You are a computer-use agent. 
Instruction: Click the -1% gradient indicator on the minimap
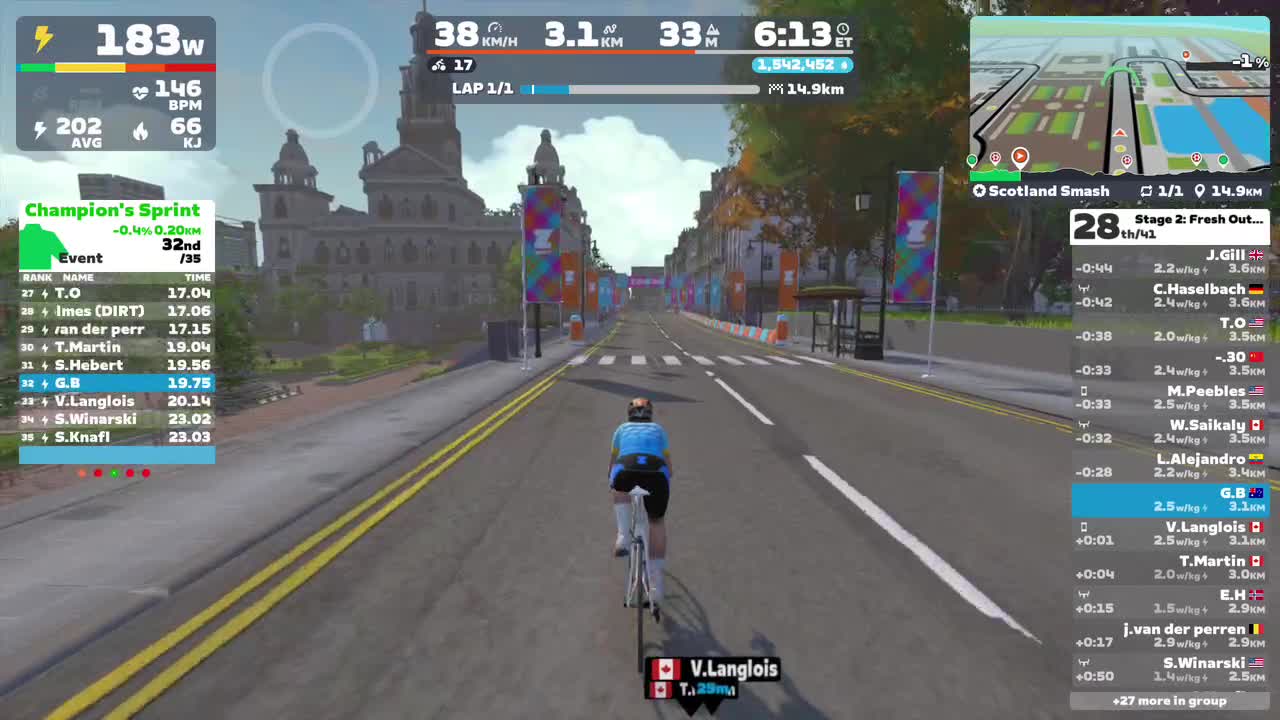click(x=1248, y=61)
